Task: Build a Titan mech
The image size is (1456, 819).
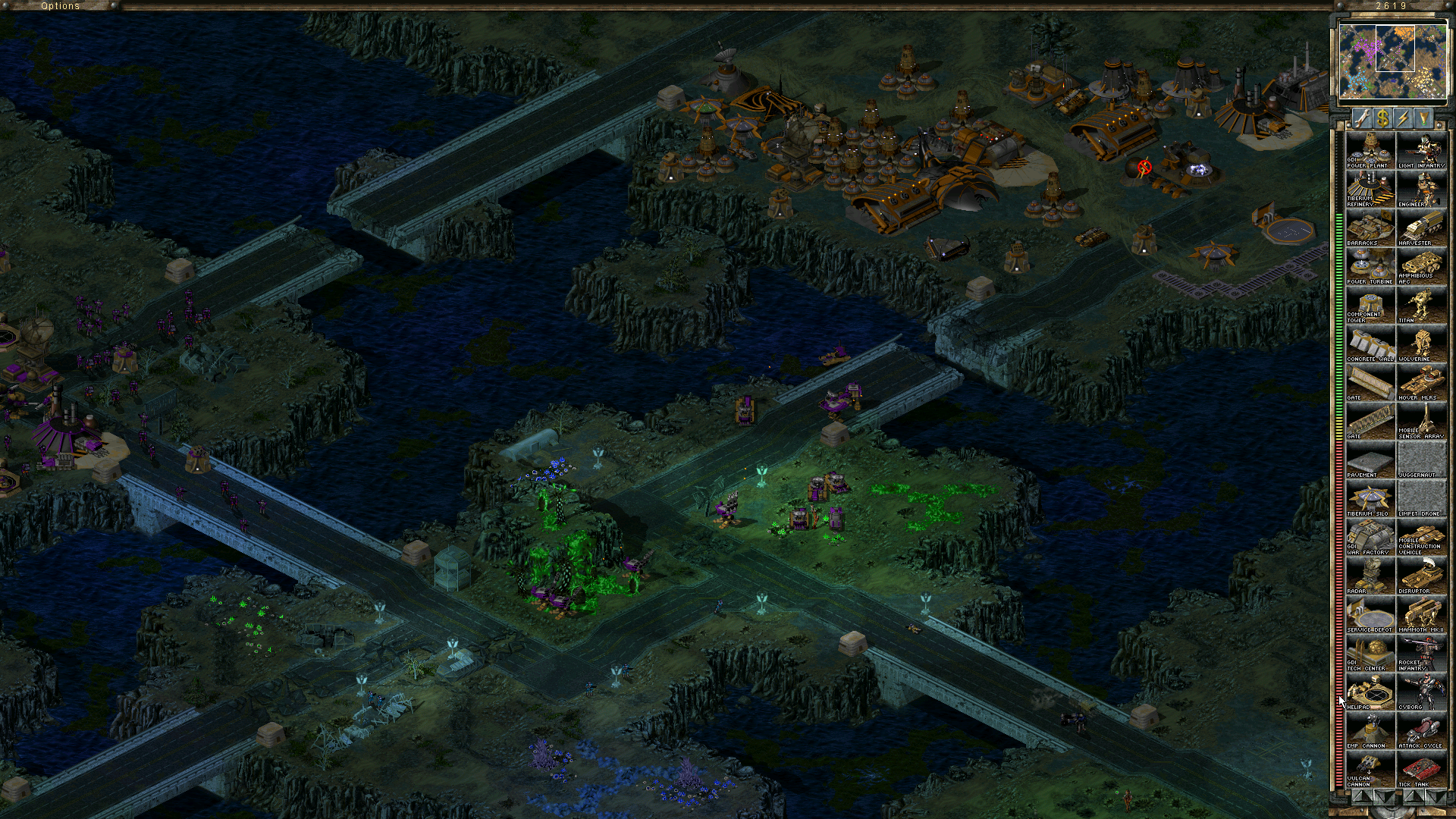Action: tap(1421, 305)
